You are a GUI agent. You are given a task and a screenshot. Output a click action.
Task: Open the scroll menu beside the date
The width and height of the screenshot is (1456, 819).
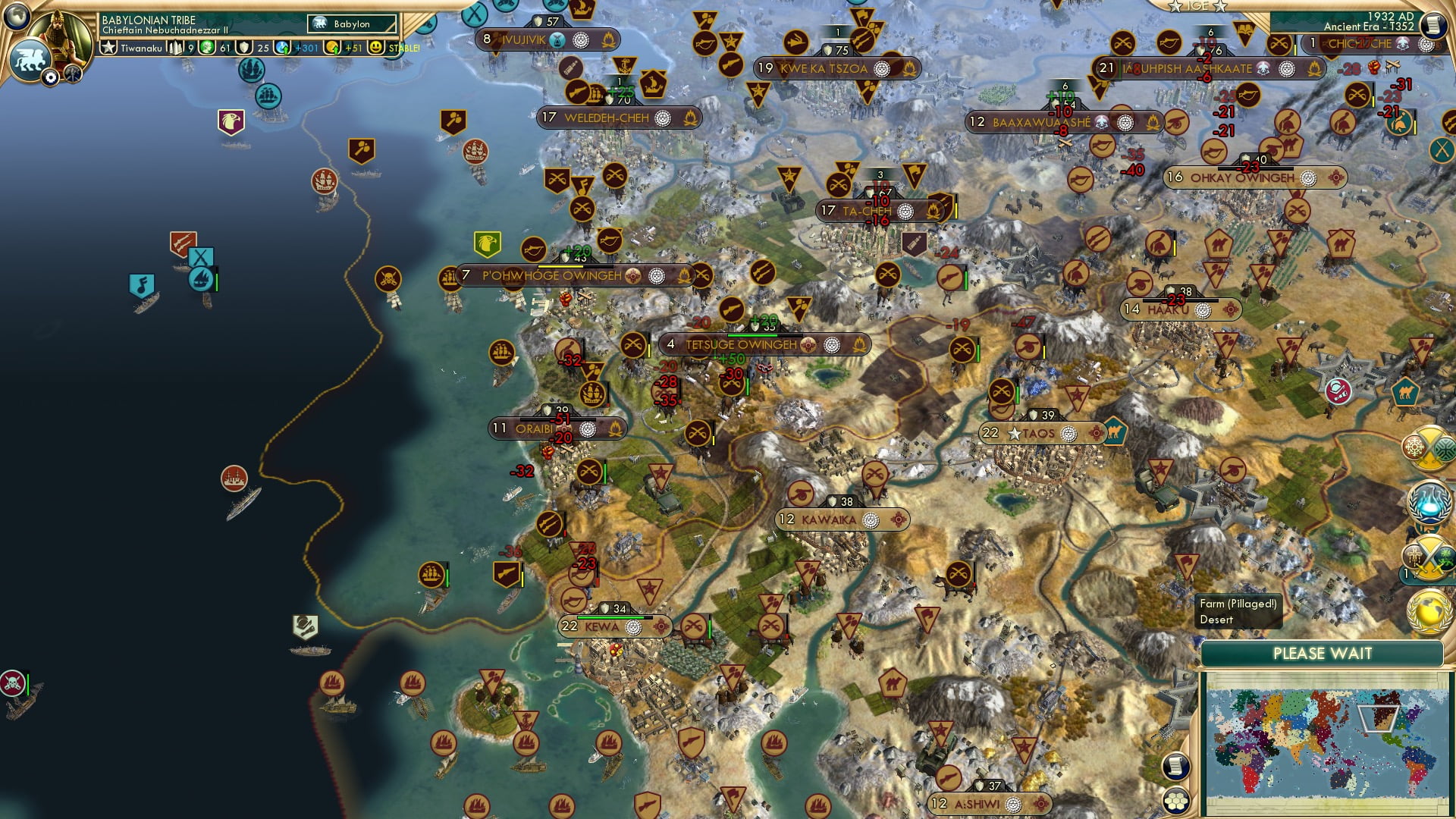(1432, 25)
